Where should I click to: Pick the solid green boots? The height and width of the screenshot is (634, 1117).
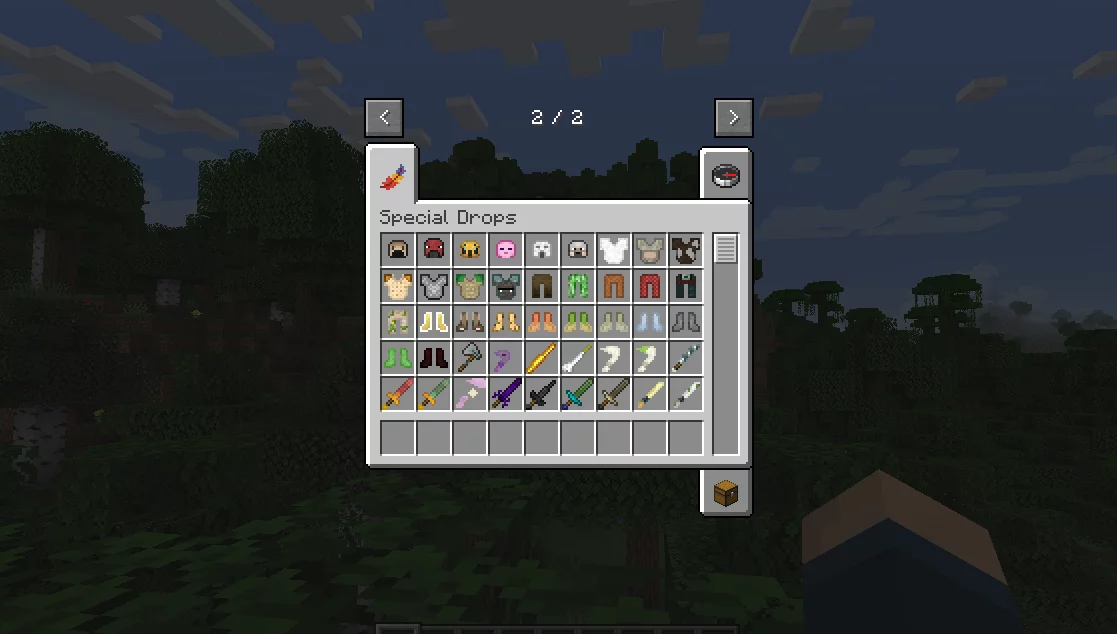(x=397, y=358)
